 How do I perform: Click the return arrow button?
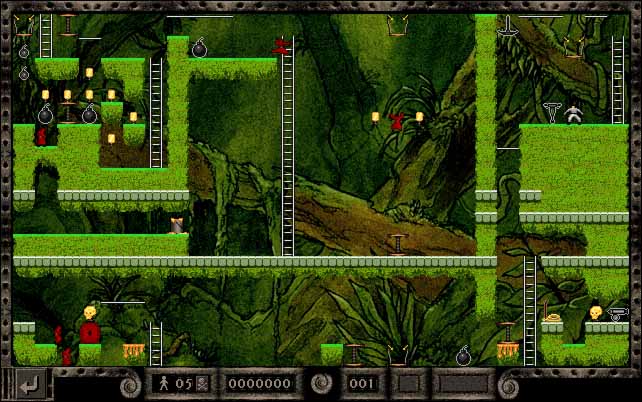29,383
